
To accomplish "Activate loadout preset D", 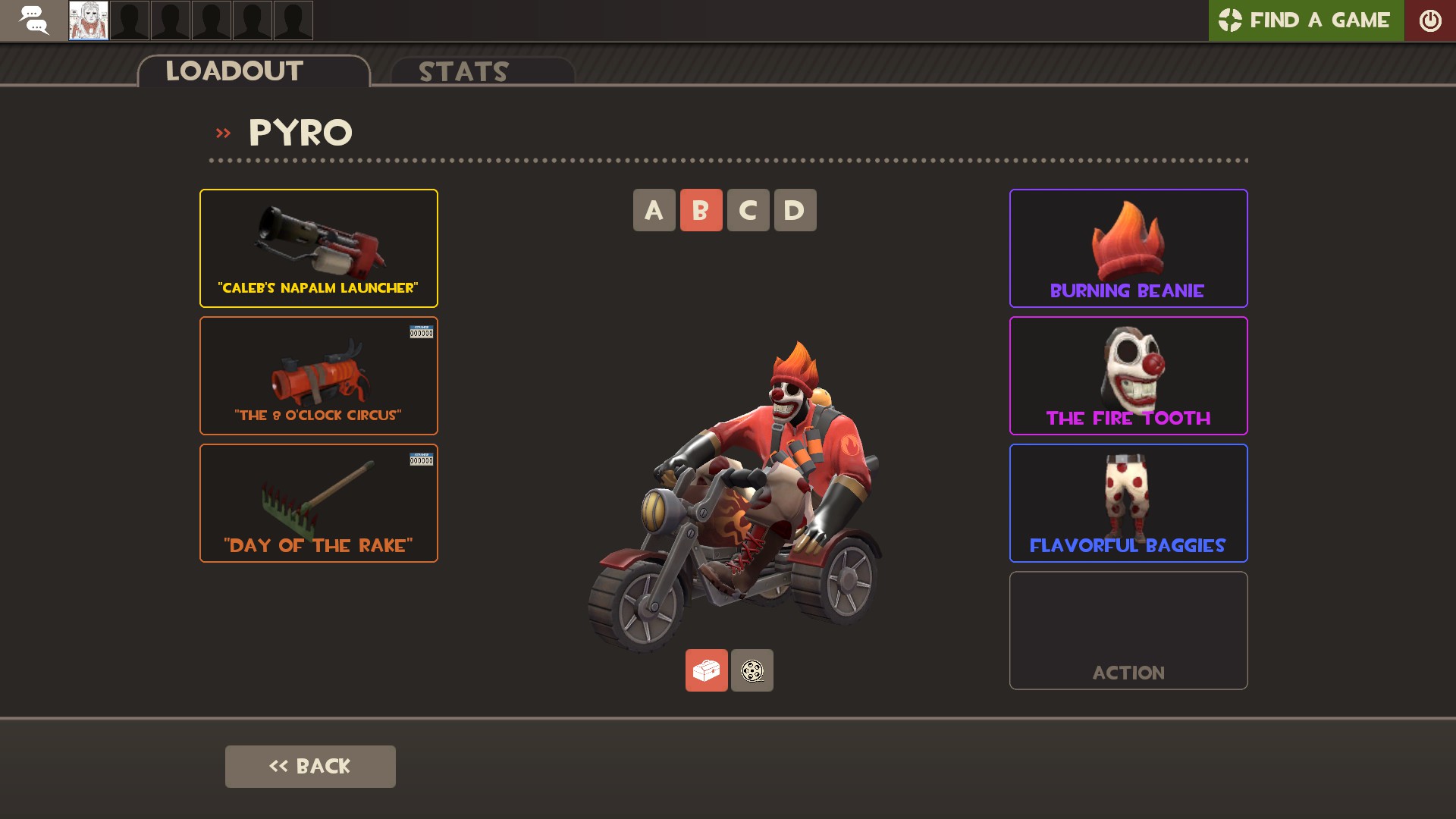I will point(795,210).
